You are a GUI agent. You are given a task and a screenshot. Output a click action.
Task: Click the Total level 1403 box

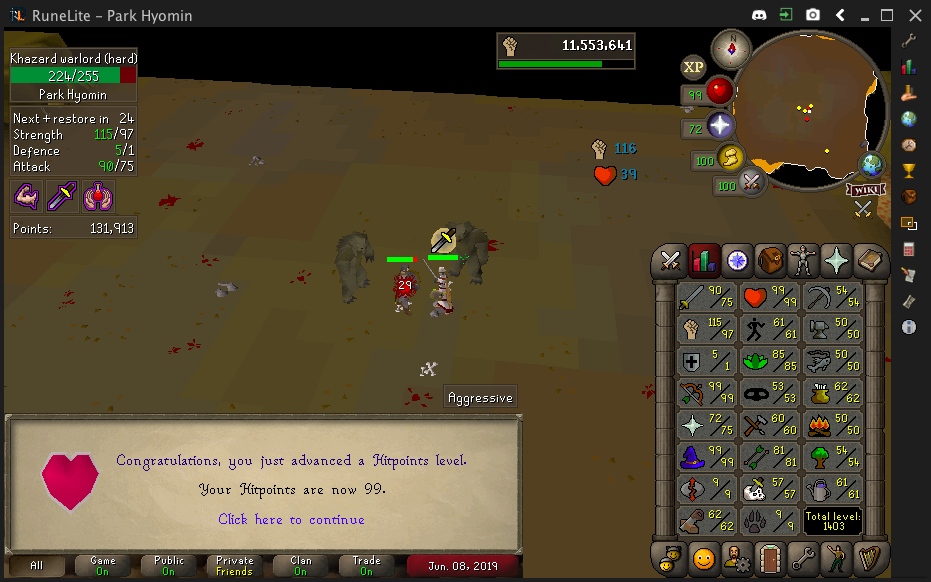(x=833, y=520)
